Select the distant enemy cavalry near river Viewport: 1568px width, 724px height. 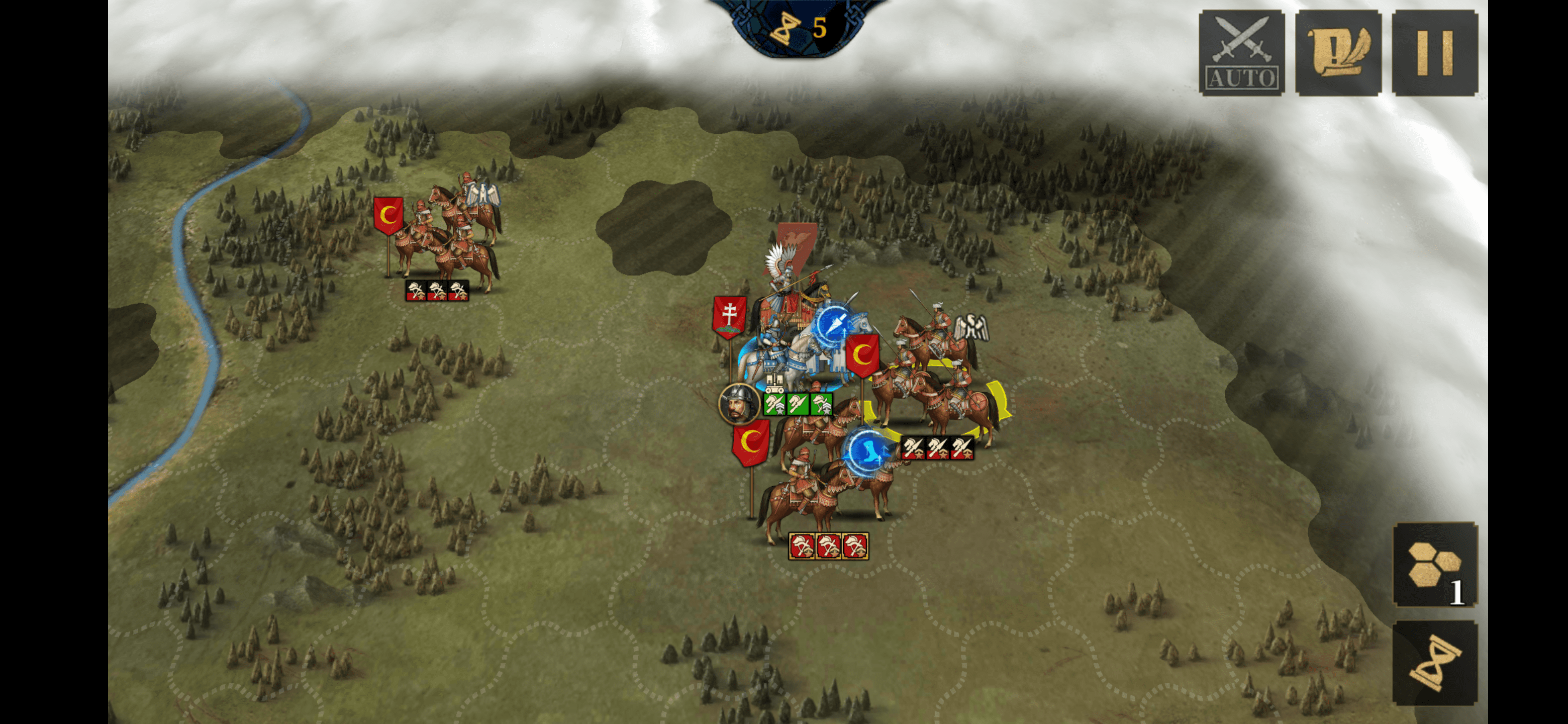coord(447,237)
